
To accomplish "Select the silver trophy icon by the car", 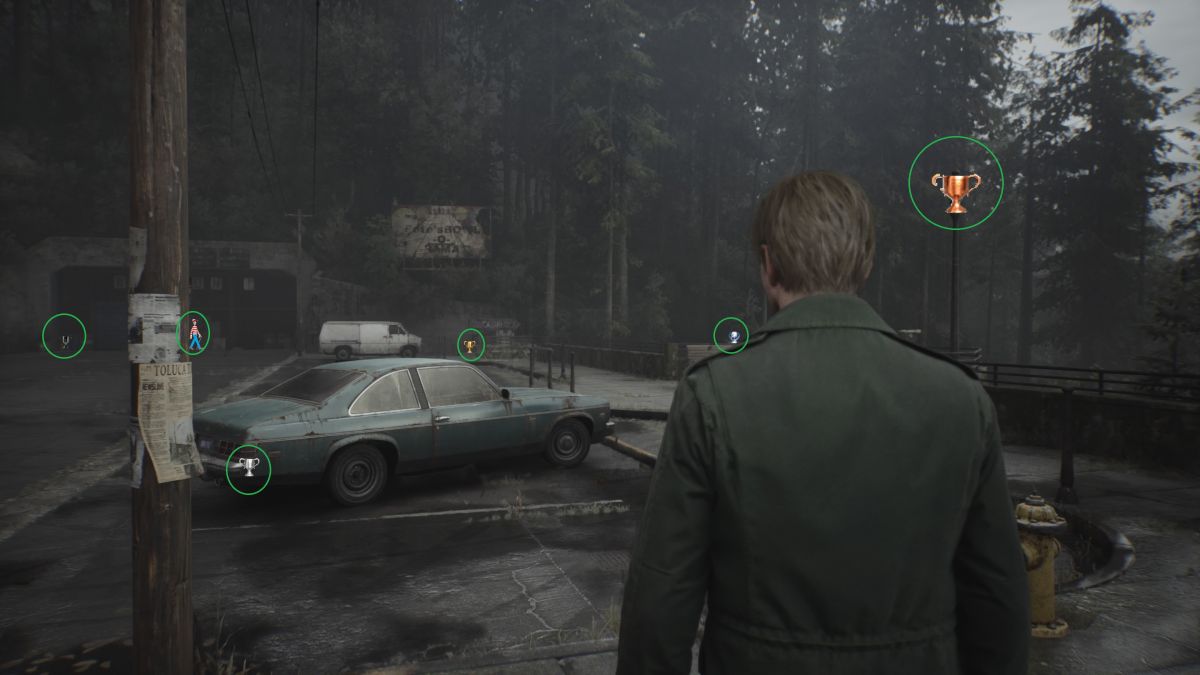I will [x=248, y=469].
